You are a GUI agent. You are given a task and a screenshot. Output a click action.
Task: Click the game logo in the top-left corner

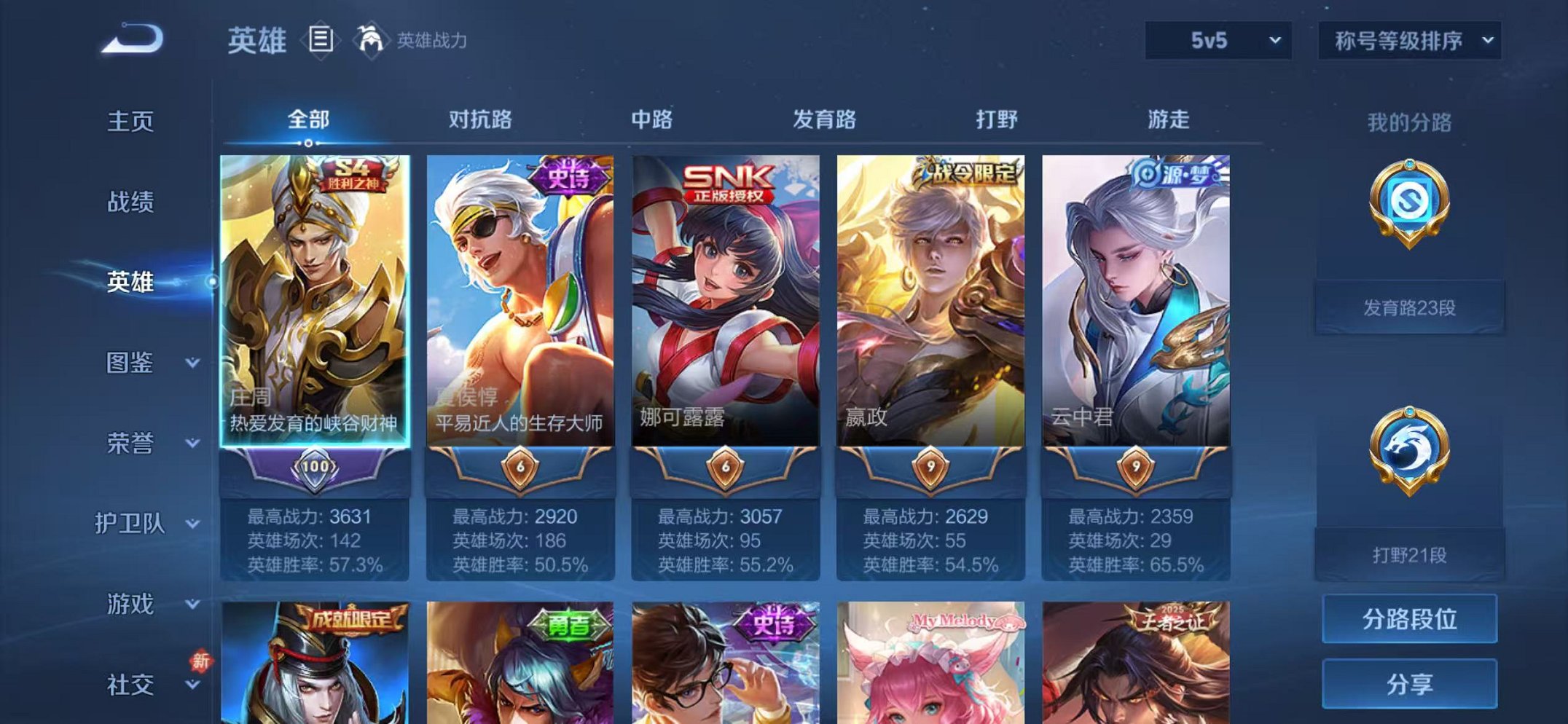[x=131, y=36]
